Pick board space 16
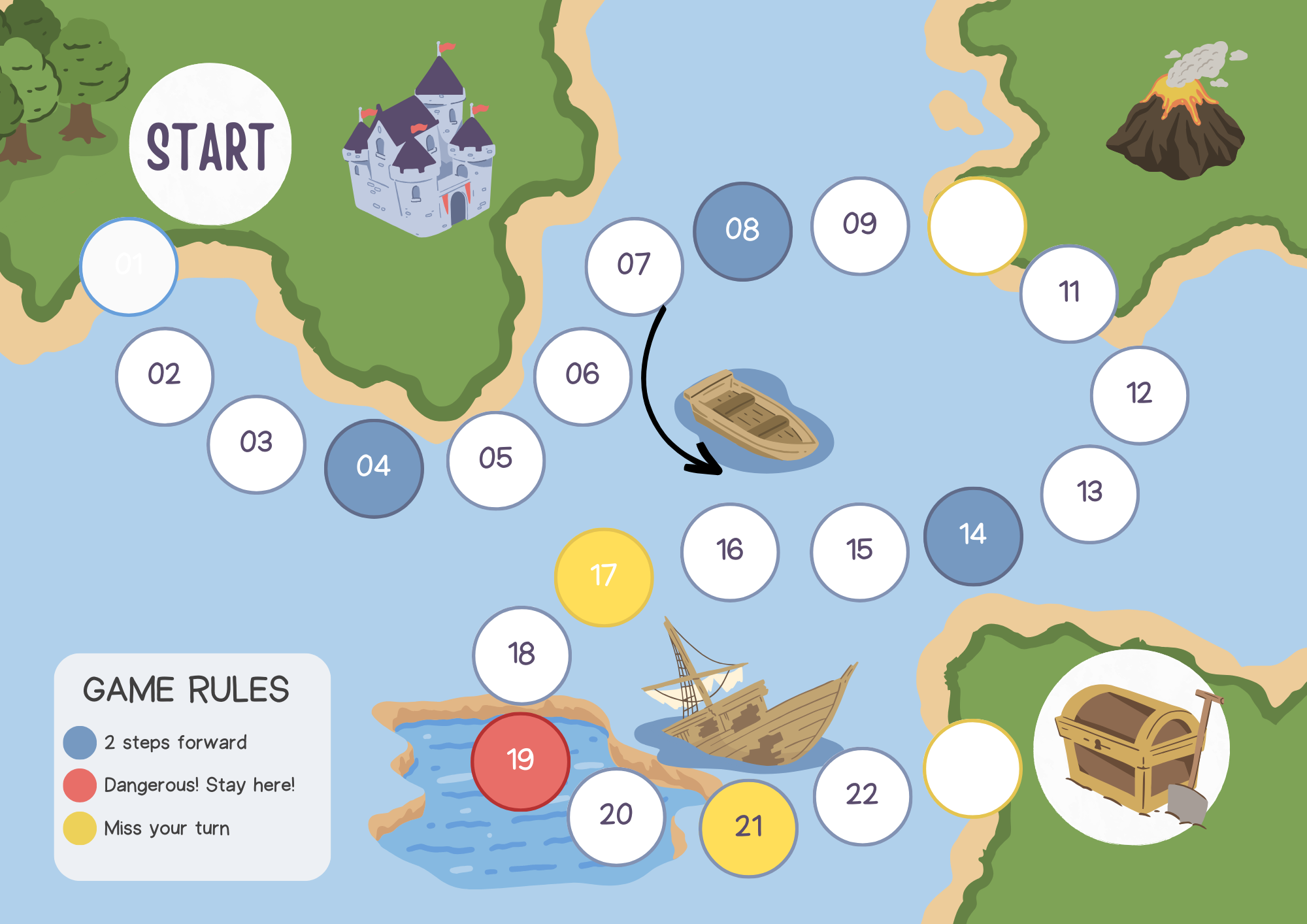The width and height of the screenshot is (1307, 924). [729, 552]
